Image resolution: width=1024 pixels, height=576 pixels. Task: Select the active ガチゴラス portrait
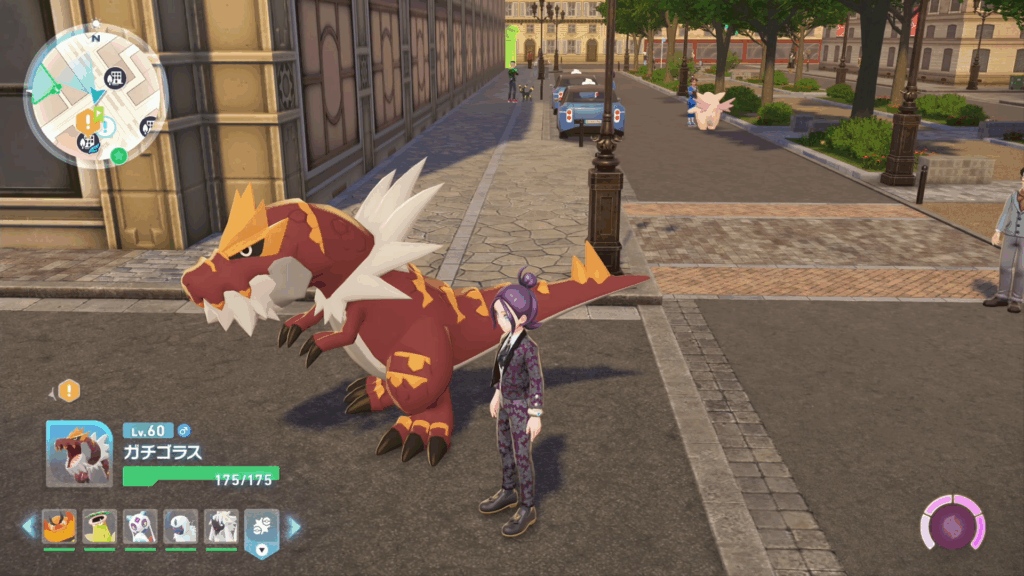click(x=79, y=453)
